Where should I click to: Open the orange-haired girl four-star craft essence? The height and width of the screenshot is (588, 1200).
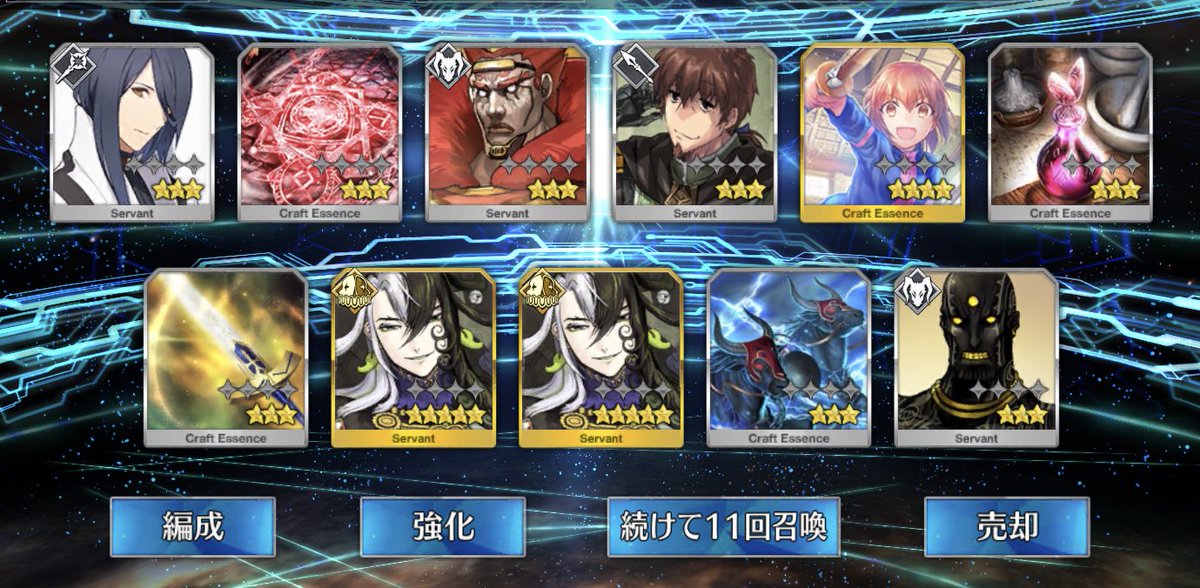click(883, 130)
